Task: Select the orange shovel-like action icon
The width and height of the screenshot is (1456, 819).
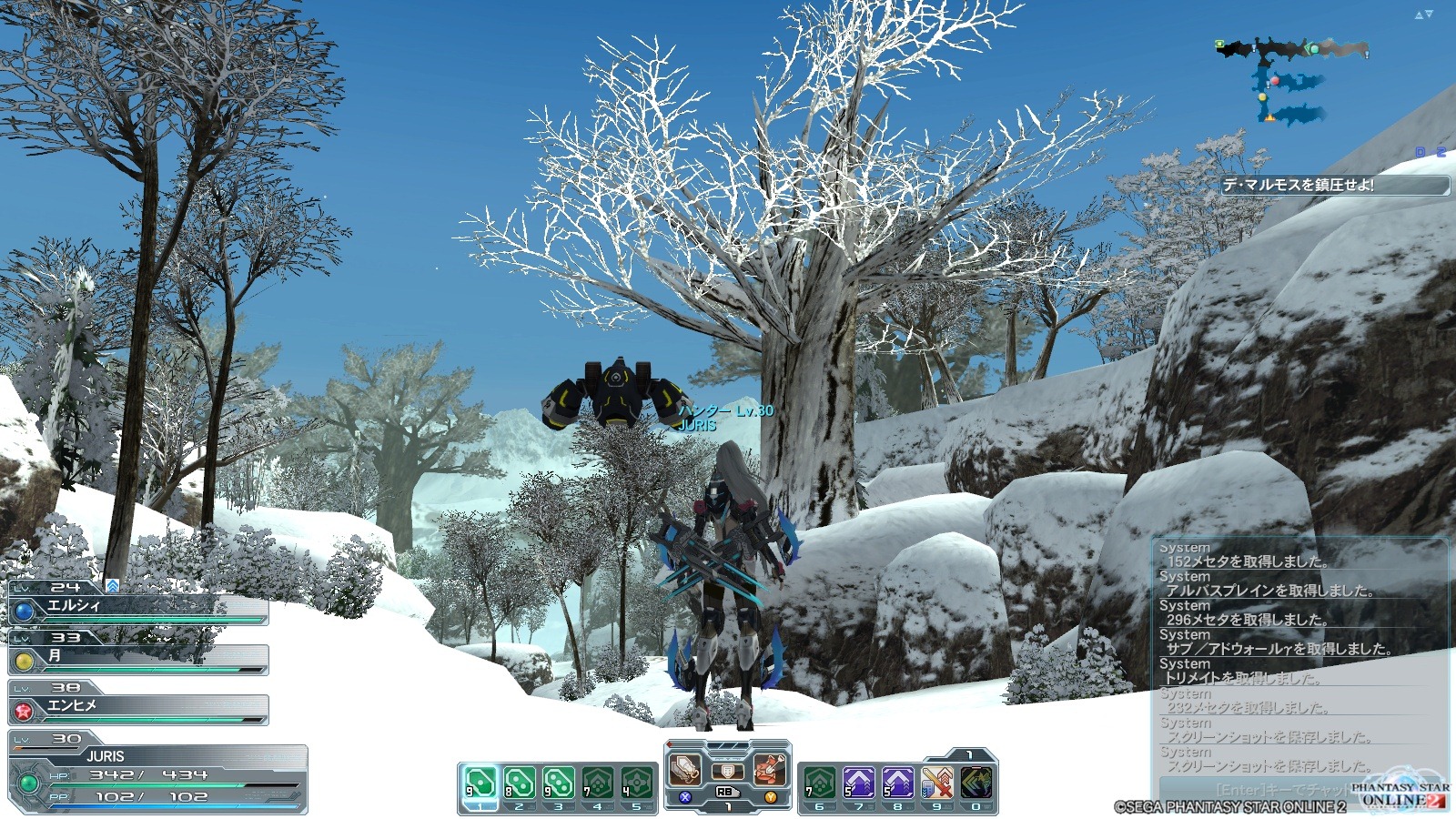Action: click(770, 770)
